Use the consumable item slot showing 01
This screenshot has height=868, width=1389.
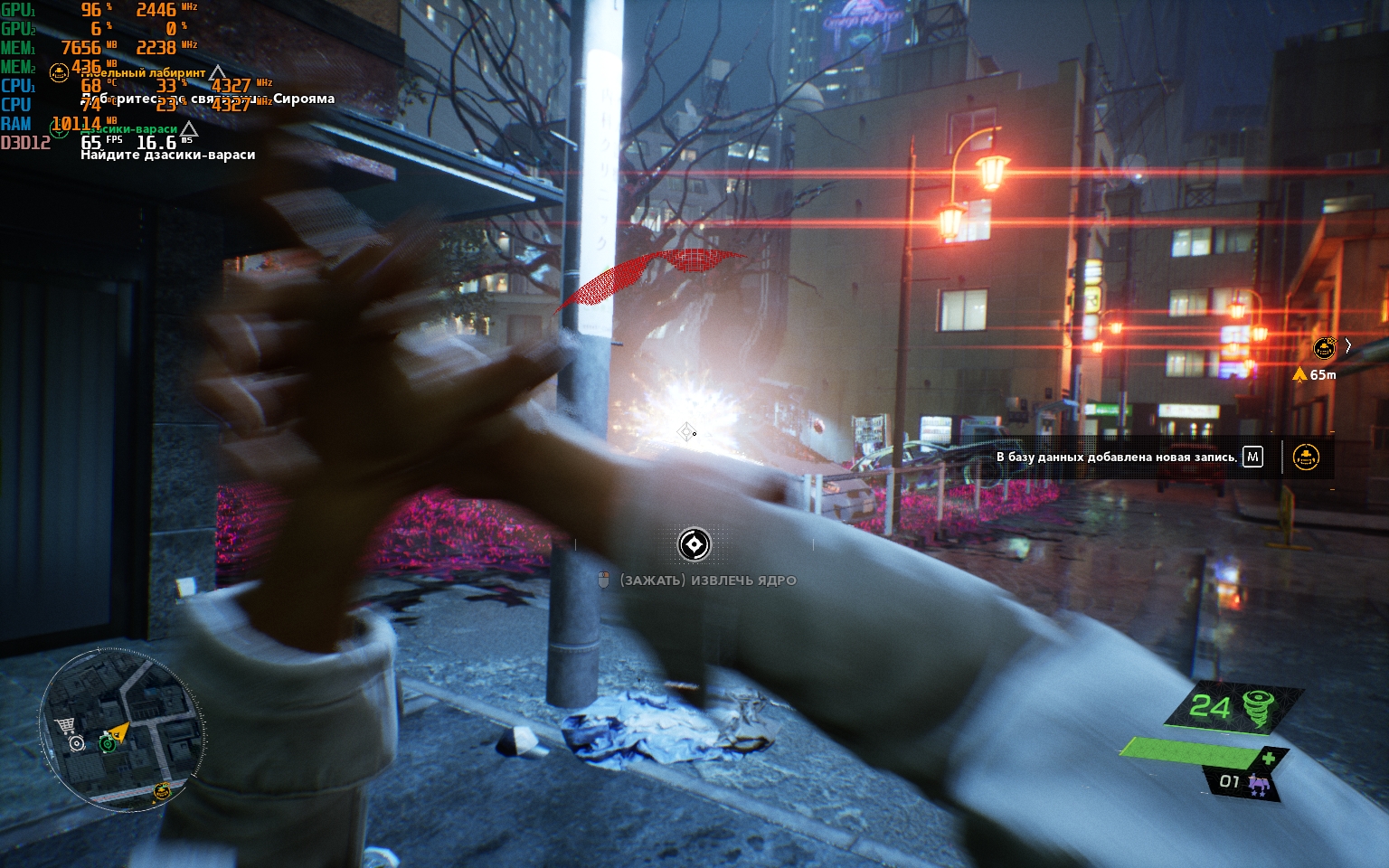click(x=1242, y=782)
